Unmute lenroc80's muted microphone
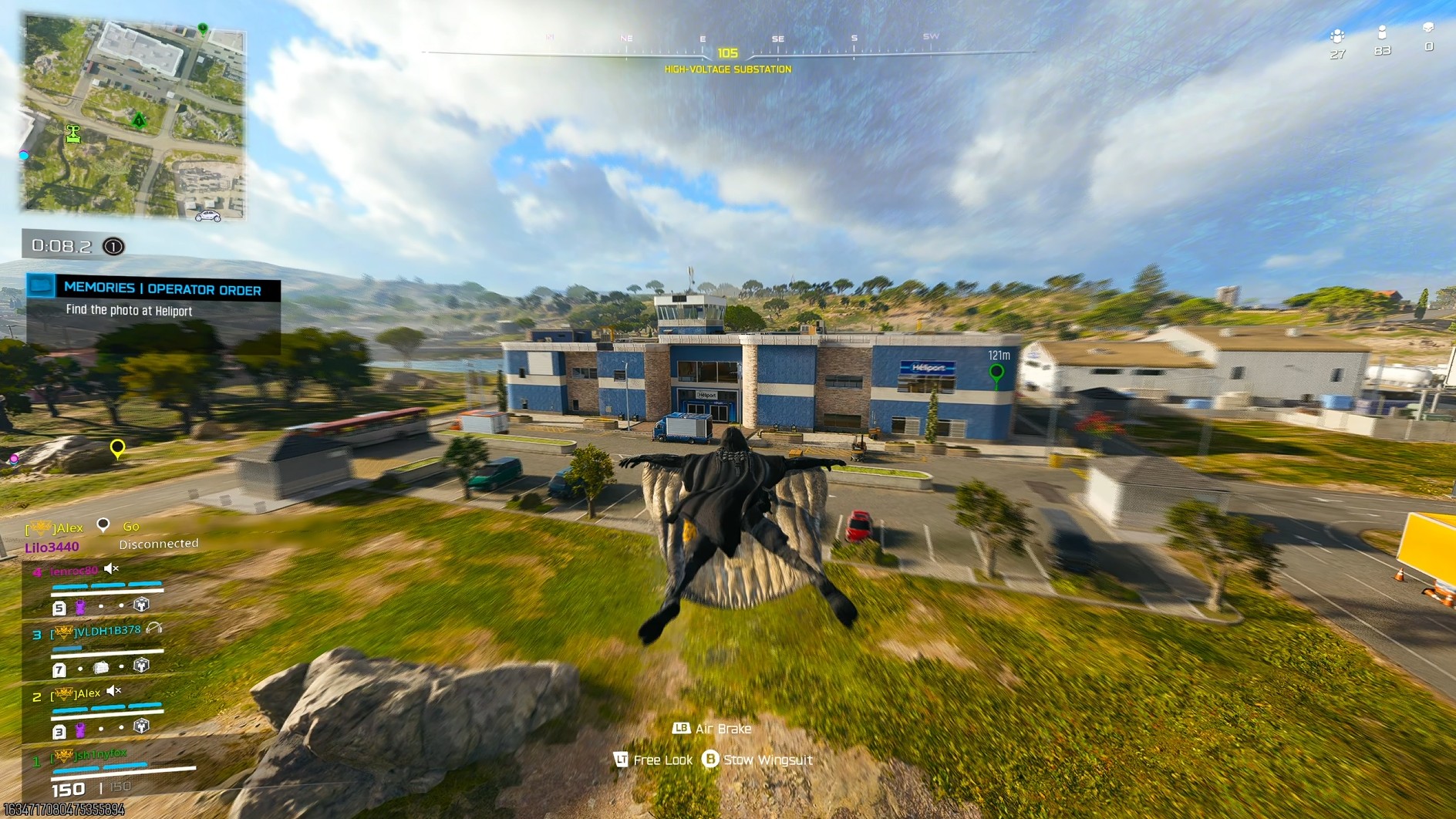The image size is (1456, 819). click(x=110, y=568)
